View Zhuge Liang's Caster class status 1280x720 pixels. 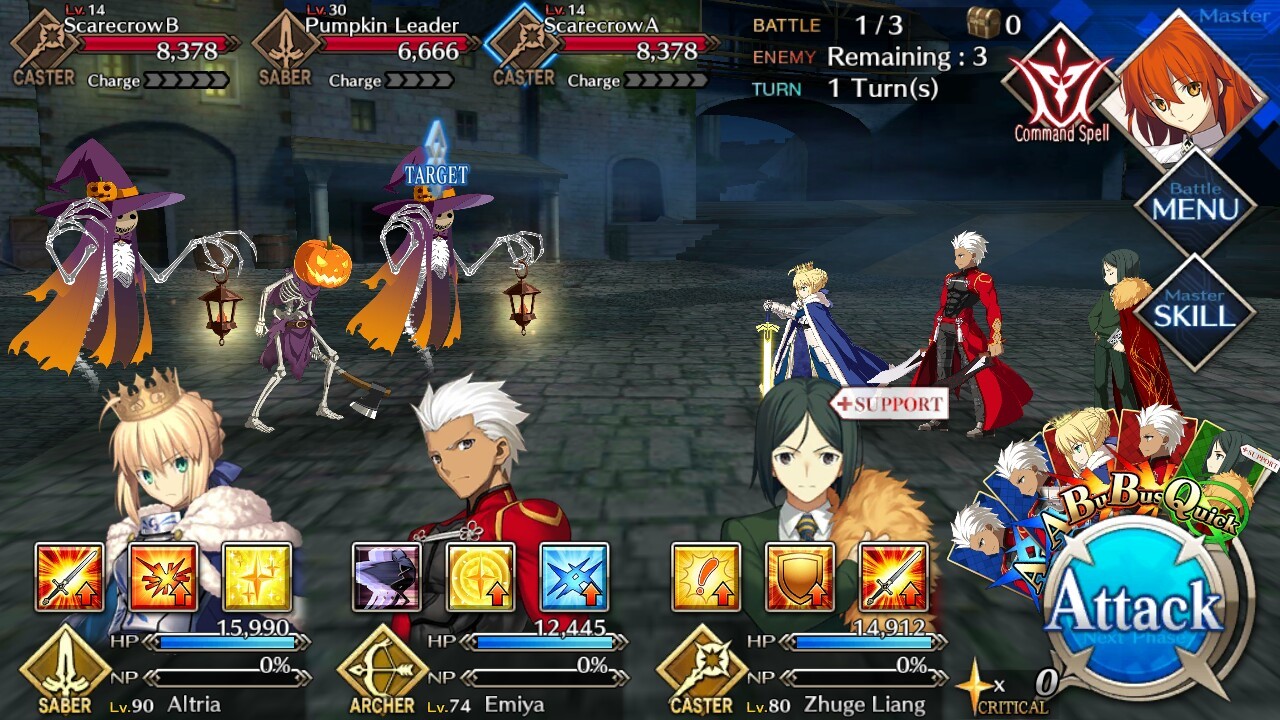701,672
